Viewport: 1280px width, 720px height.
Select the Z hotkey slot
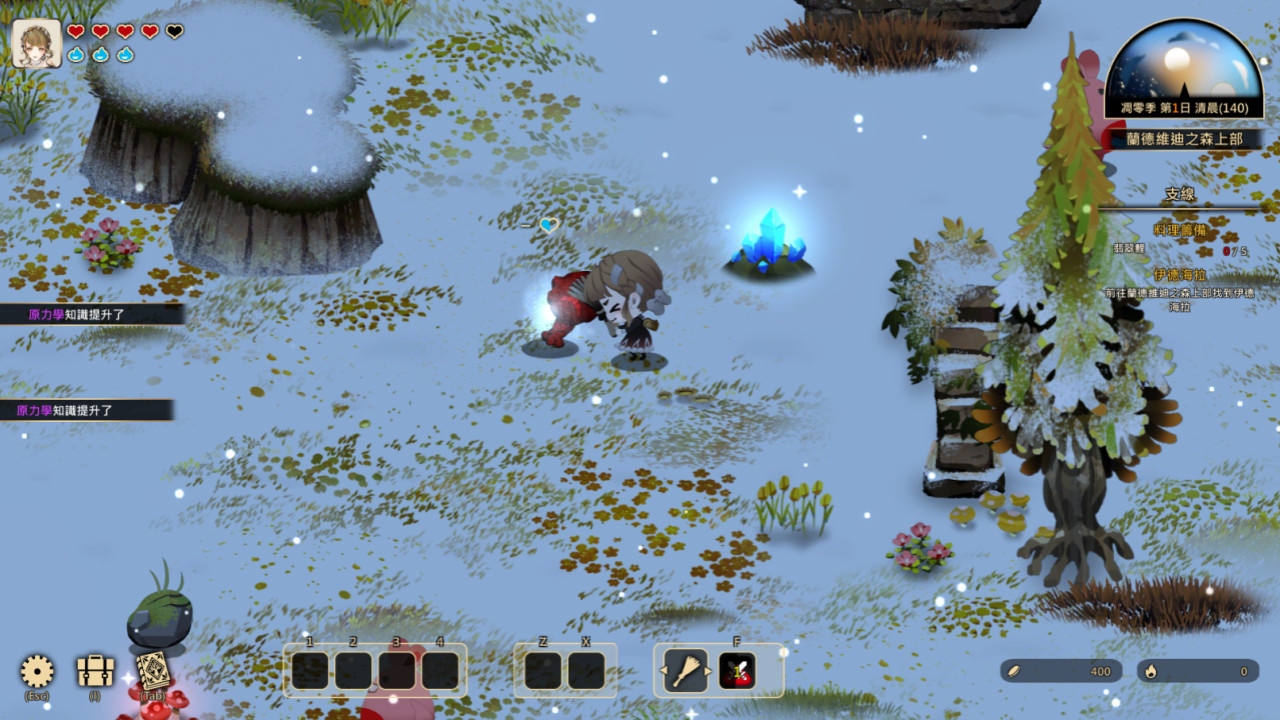[541, 670]
